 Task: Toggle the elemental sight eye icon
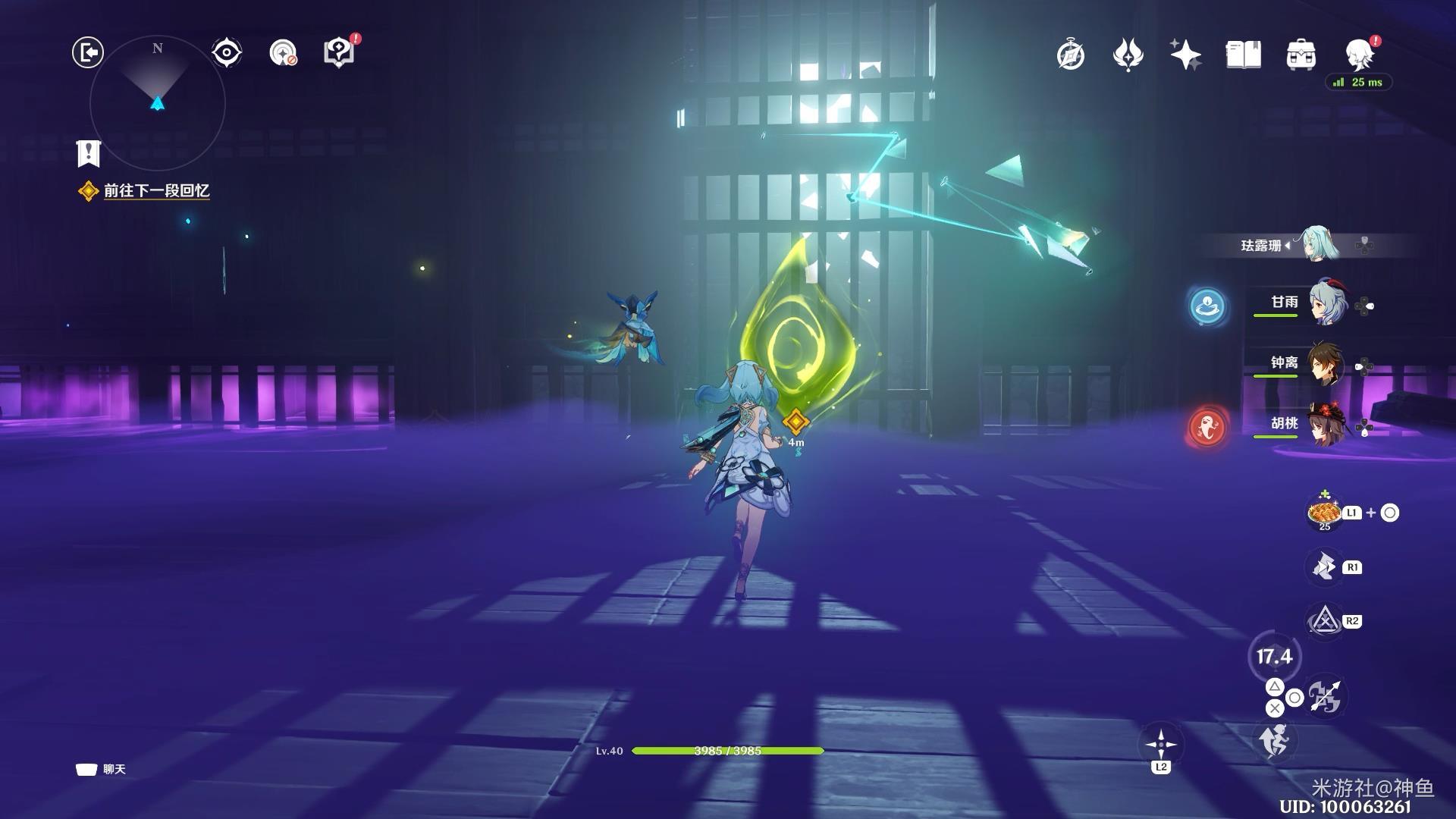[226, 53]
